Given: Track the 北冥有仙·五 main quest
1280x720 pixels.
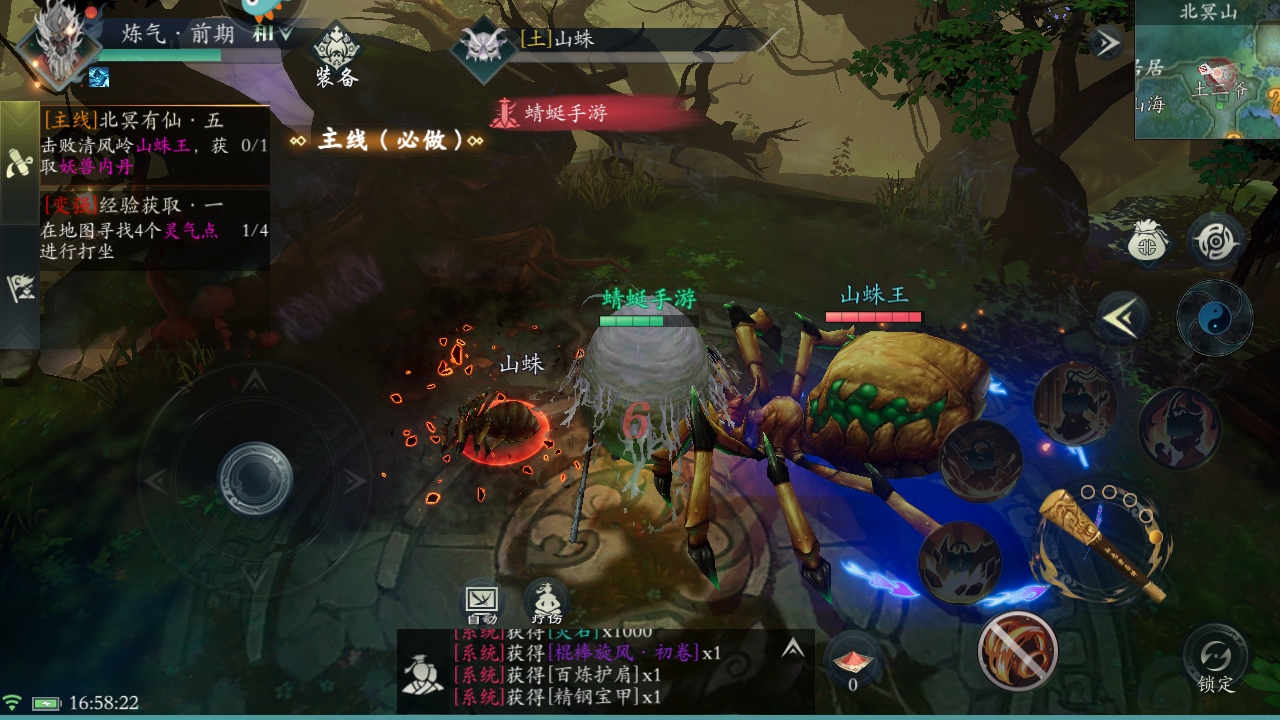Looking at the screenshot, I should coord(154,144).
